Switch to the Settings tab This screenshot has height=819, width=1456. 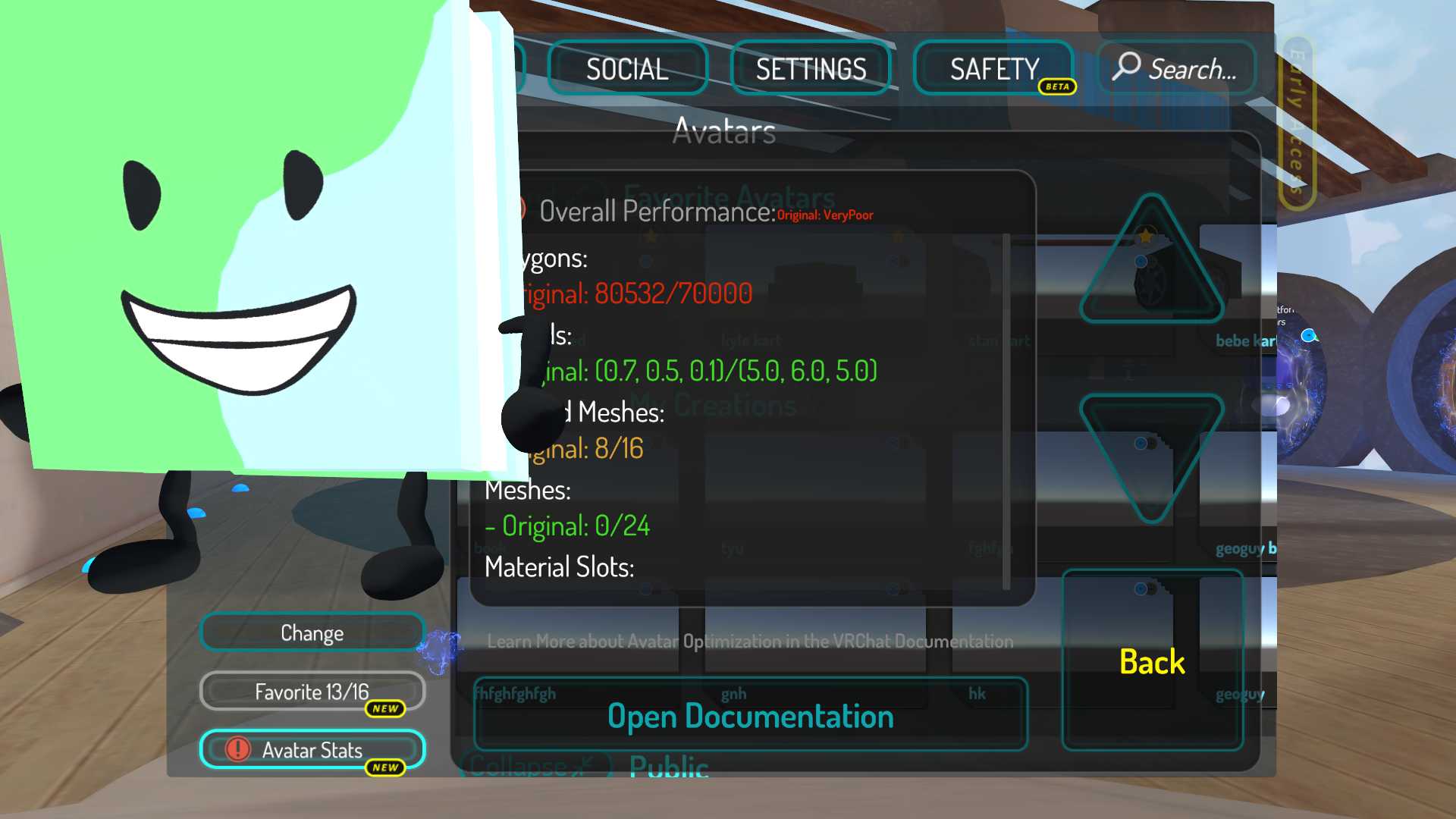coord(810,69)
